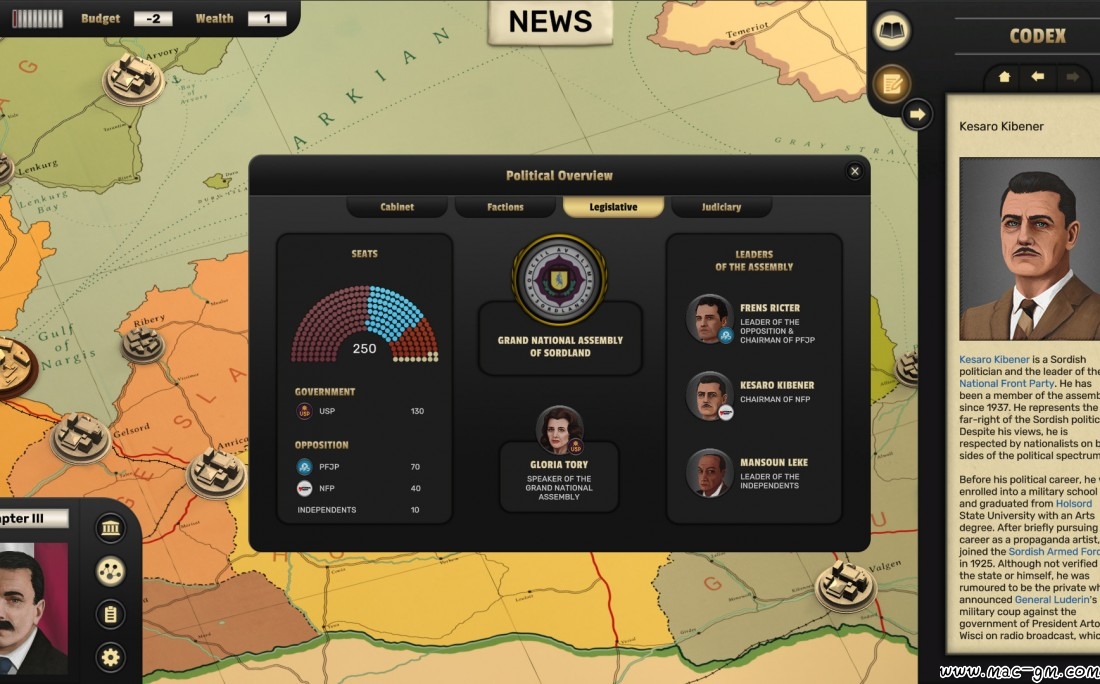Open the clipboard icon menu

[x=110, y=614]
